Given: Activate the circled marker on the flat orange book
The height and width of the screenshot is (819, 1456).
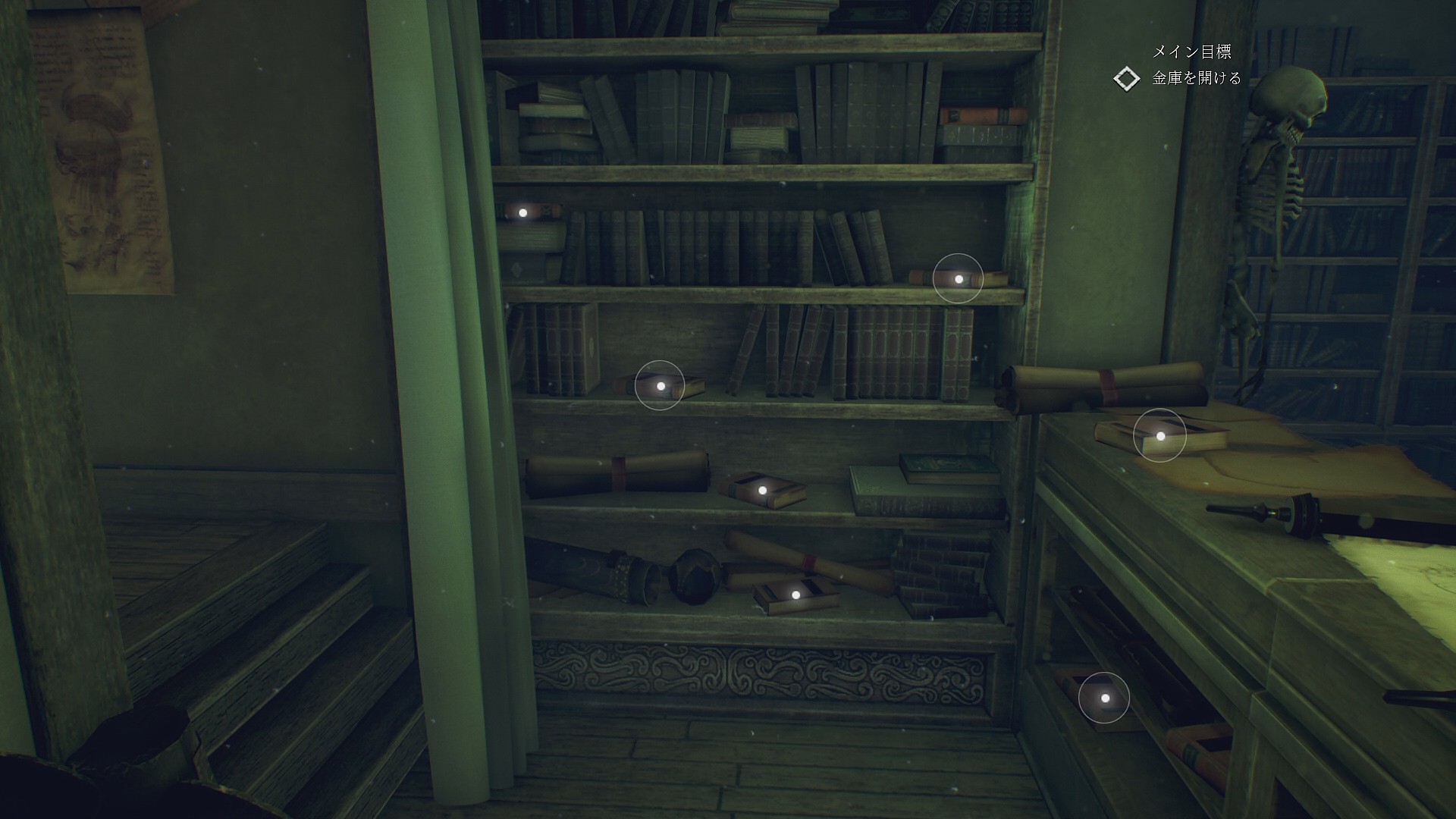Looking at the screenshot, I should point(958,279).
